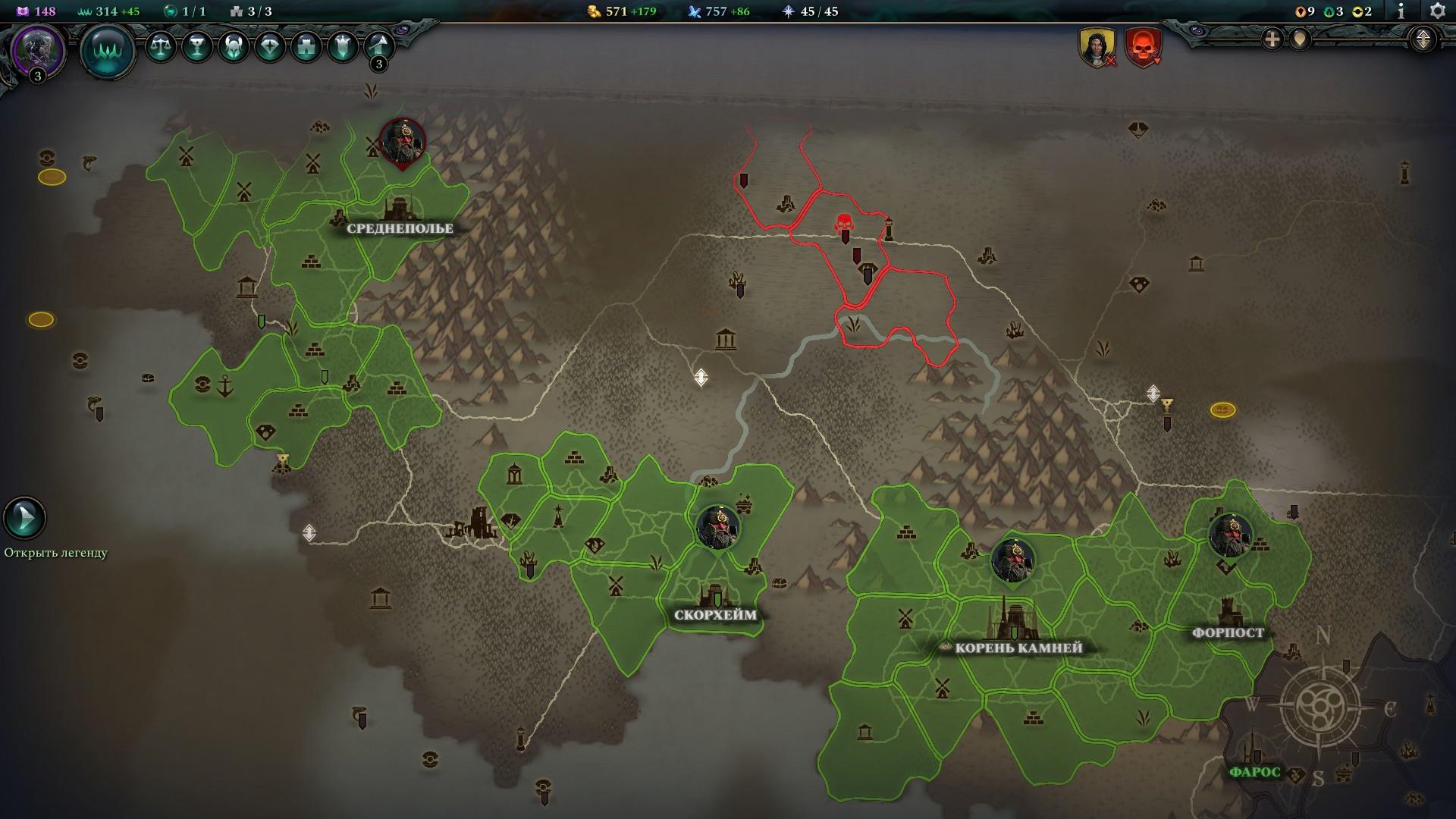
Task: Select the city label Корень Камней
Action: [1018, 648]
